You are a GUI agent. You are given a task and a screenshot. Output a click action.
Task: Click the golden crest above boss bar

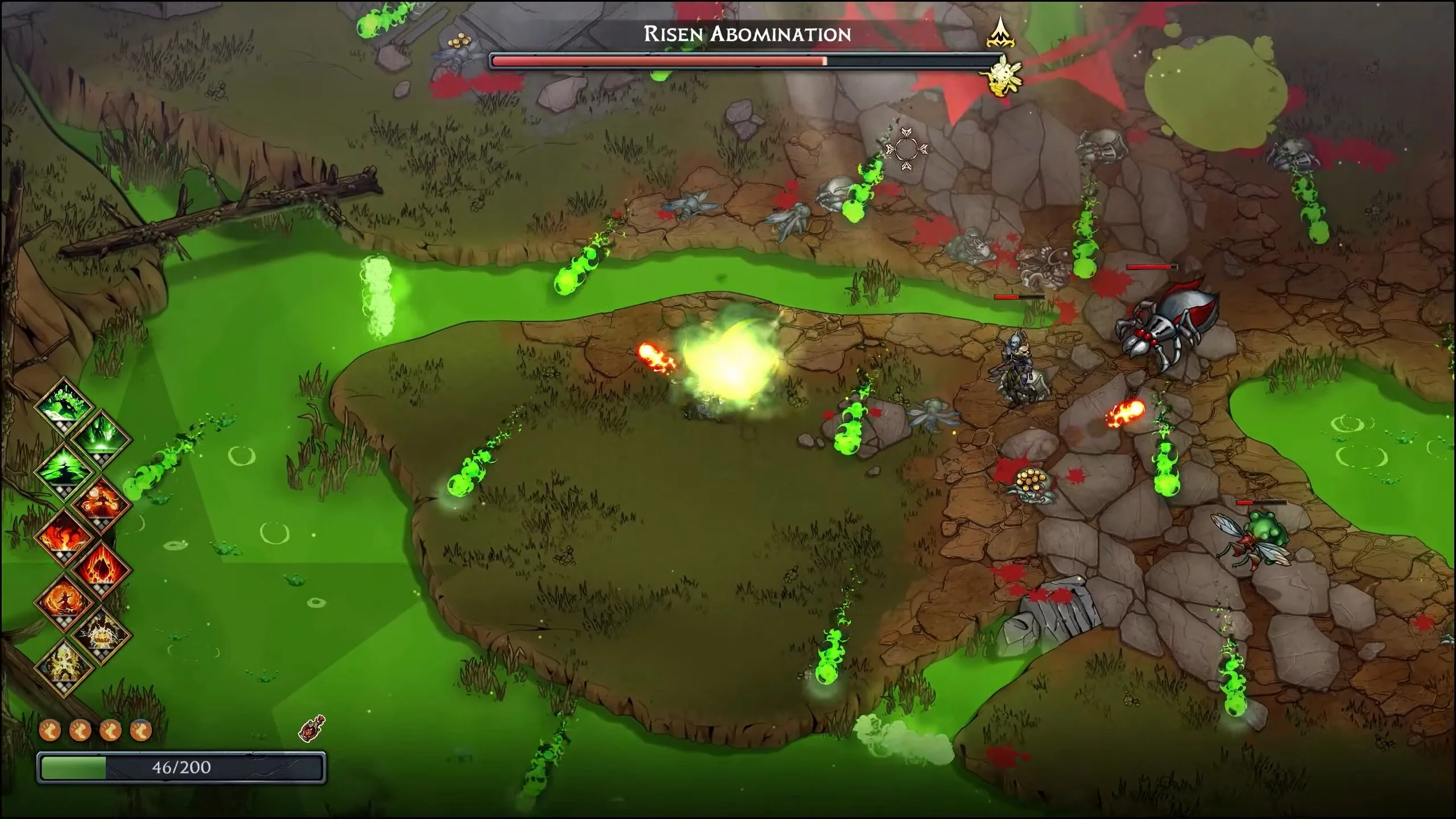(1000, 33)
